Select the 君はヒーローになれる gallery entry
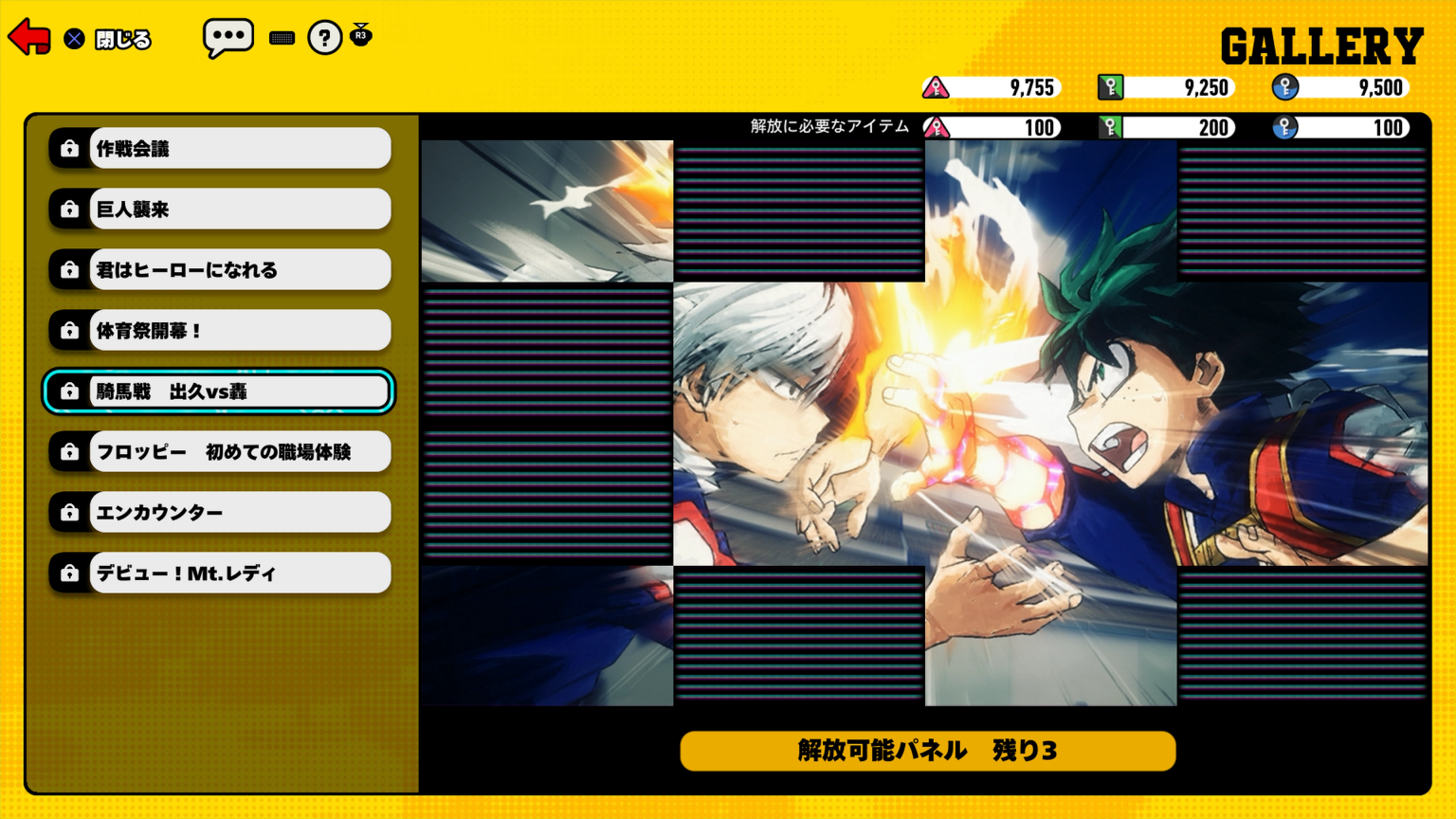Screen dimensions: 1456x819 tap(239, 269)
